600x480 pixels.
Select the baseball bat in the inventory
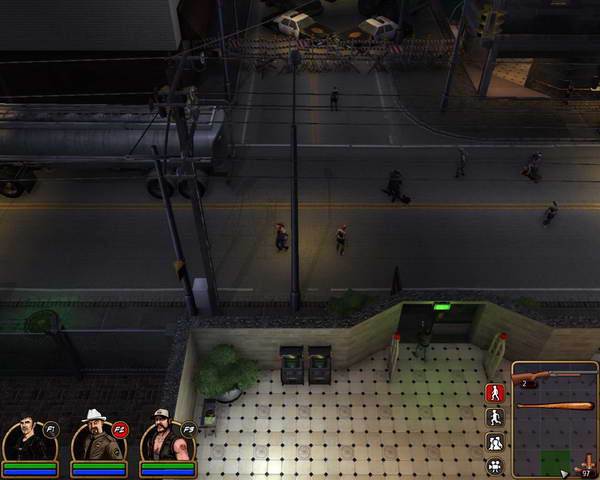tap(554, 405)
